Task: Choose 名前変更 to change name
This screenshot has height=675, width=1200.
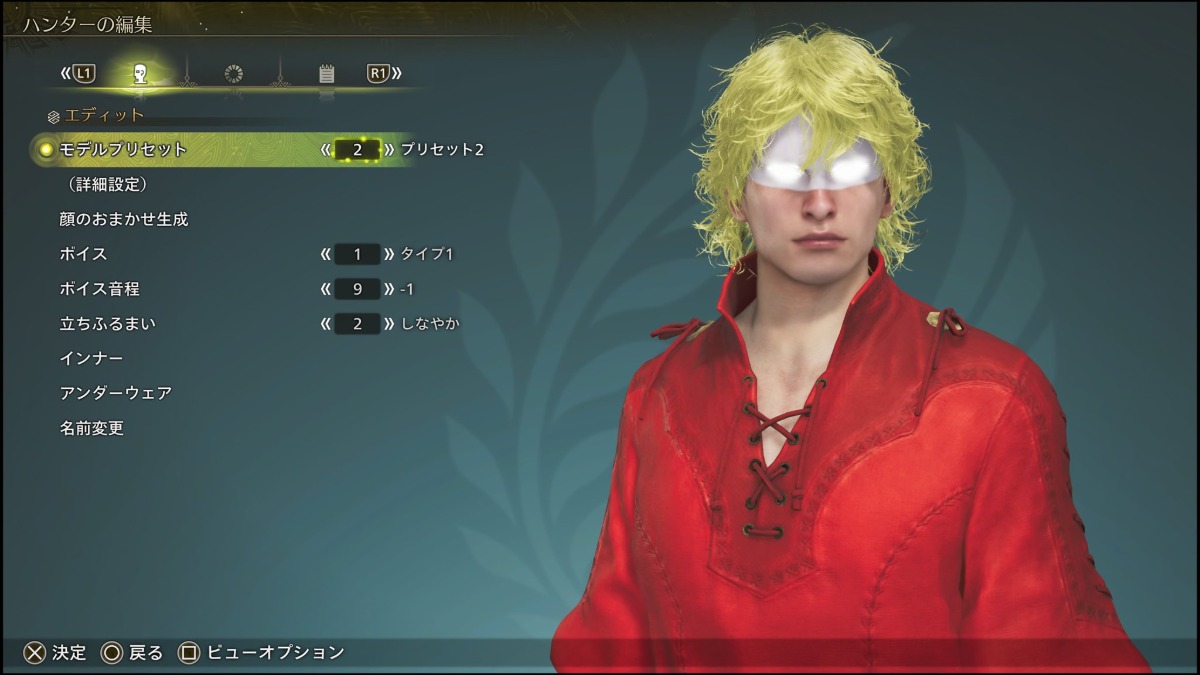Action: 91,428
